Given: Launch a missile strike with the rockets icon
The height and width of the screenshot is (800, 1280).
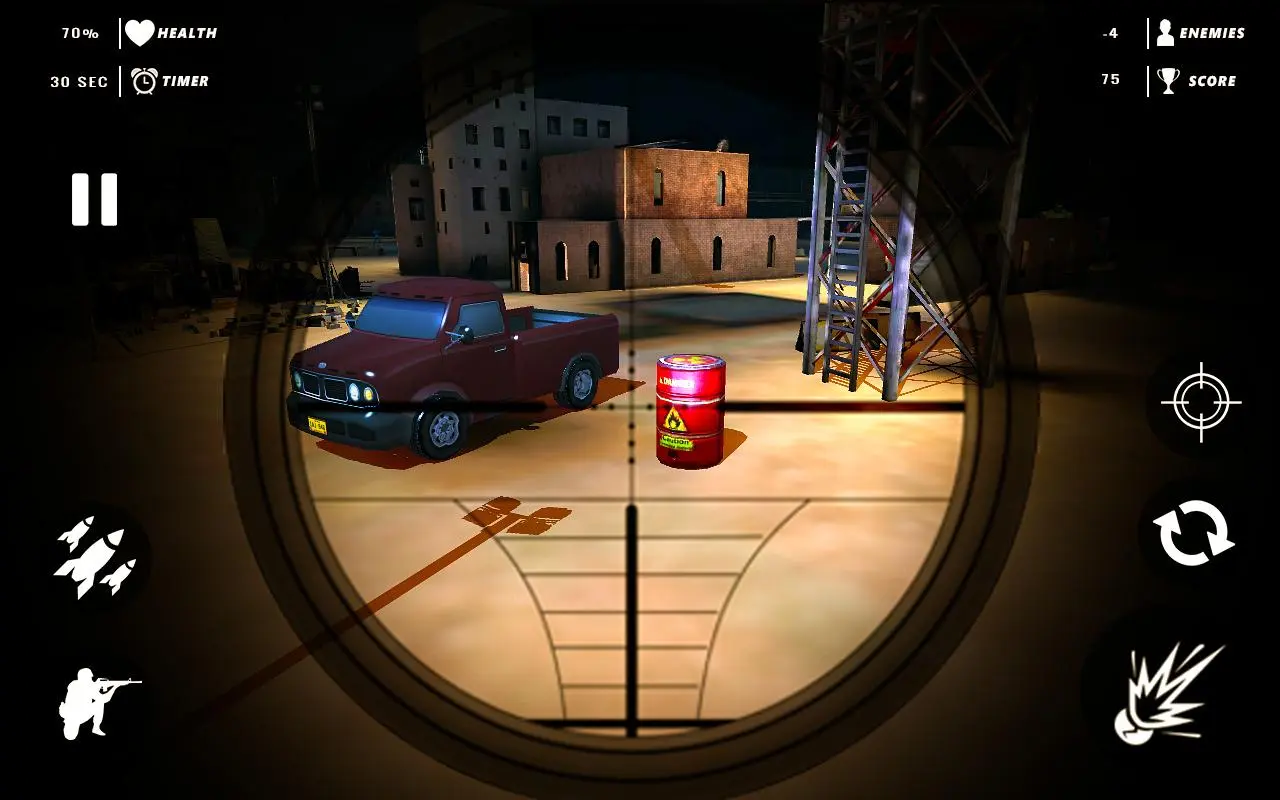Looking at the screenshot, I should pos(95,555).
